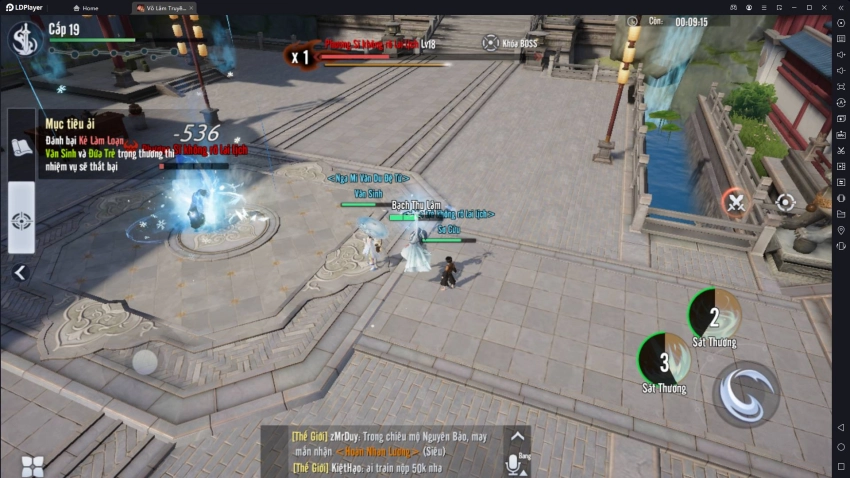The height and width of the screenshot is (478, 850).
Task: Trigger the main swirl attack button
Action: pos(745,393)
